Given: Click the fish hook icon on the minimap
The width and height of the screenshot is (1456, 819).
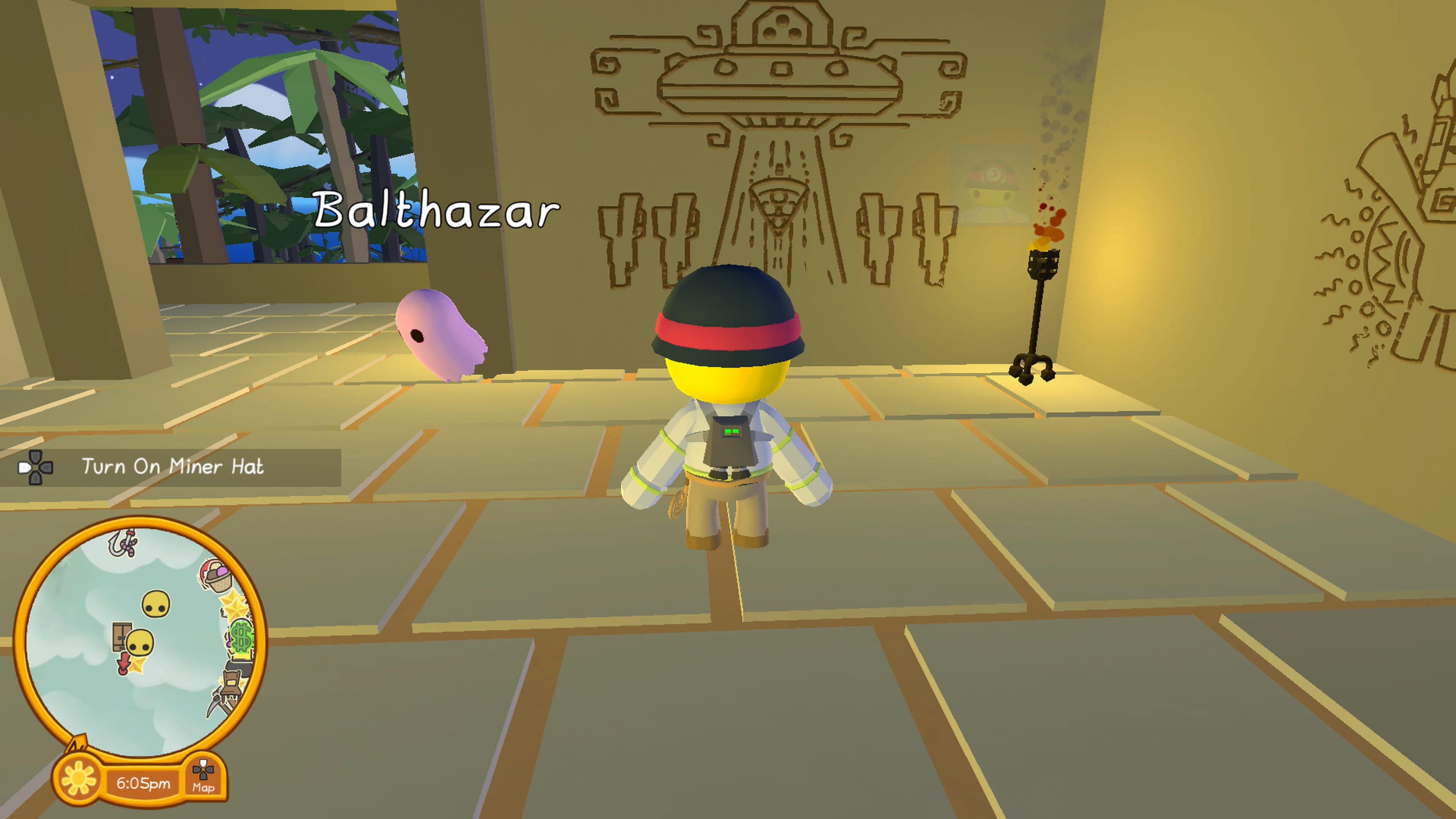Looking at the screenshot, I should (121, 544).
